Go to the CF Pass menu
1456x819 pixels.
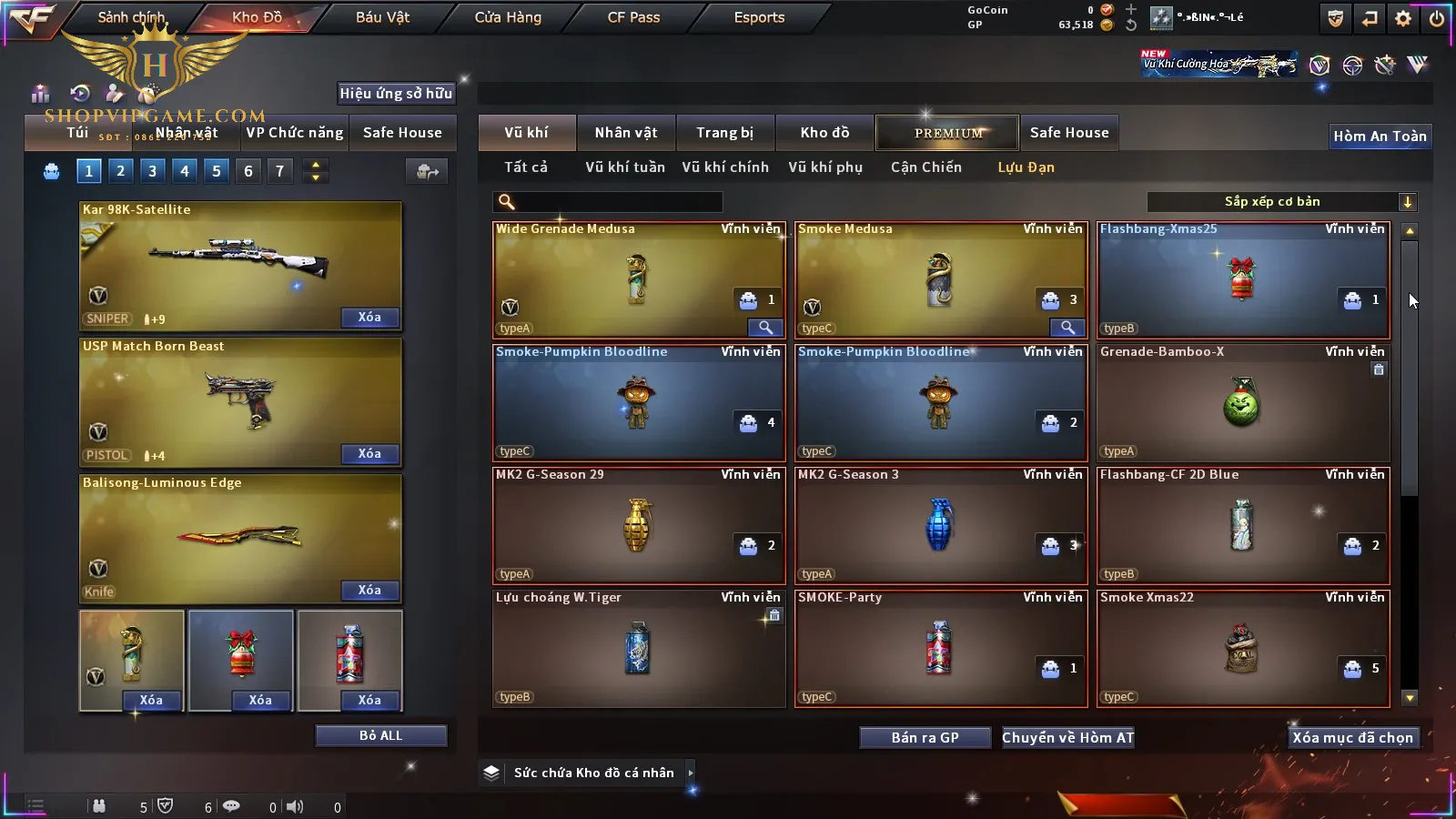point(633,17)
